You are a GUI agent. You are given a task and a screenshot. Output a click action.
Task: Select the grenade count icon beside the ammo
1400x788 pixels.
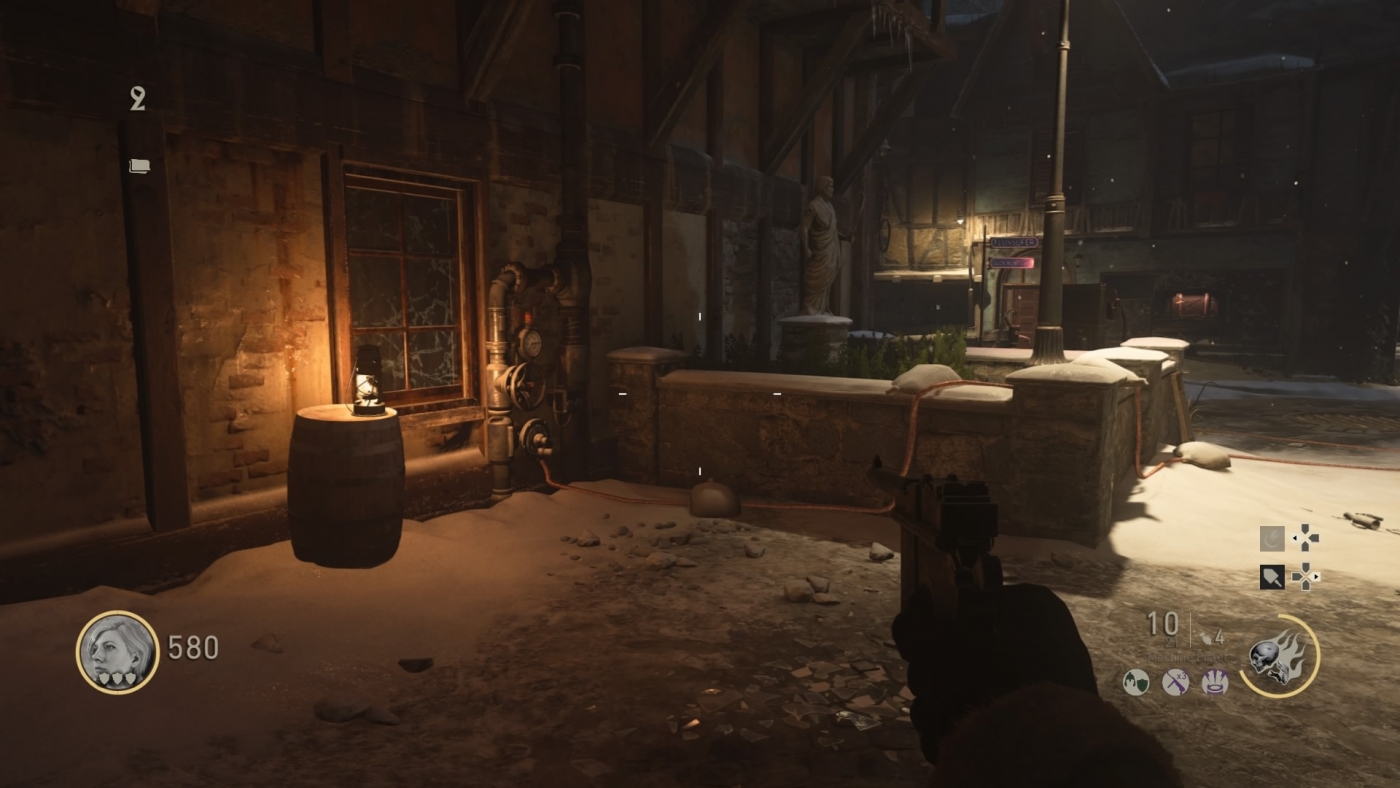(x=1208, y=637)
